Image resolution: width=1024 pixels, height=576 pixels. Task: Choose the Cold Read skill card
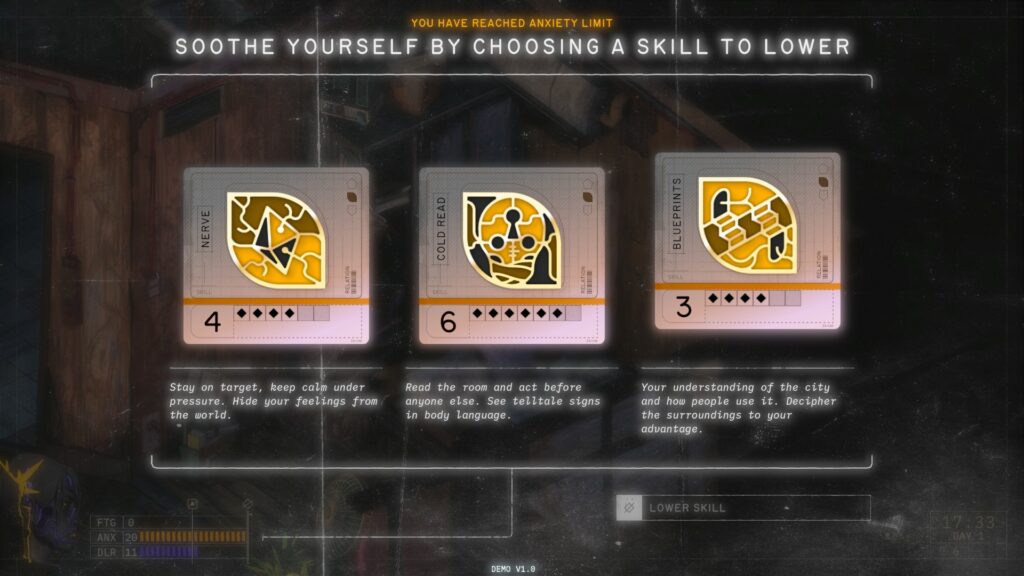511,255
